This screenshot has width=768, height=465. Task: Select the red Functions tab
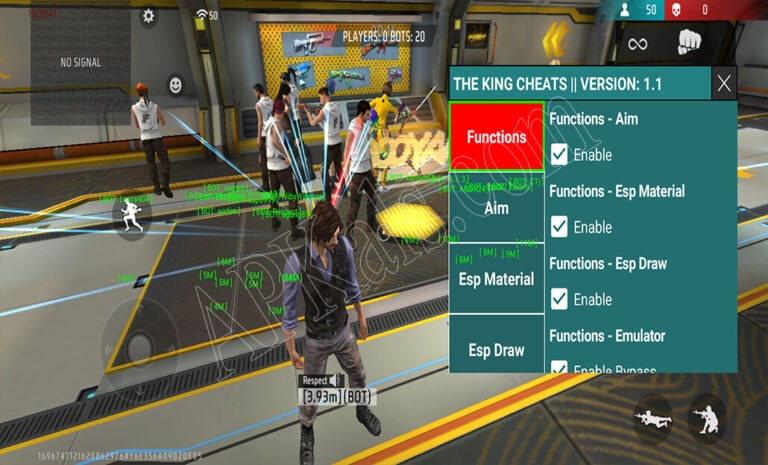[x=496, y=136]
